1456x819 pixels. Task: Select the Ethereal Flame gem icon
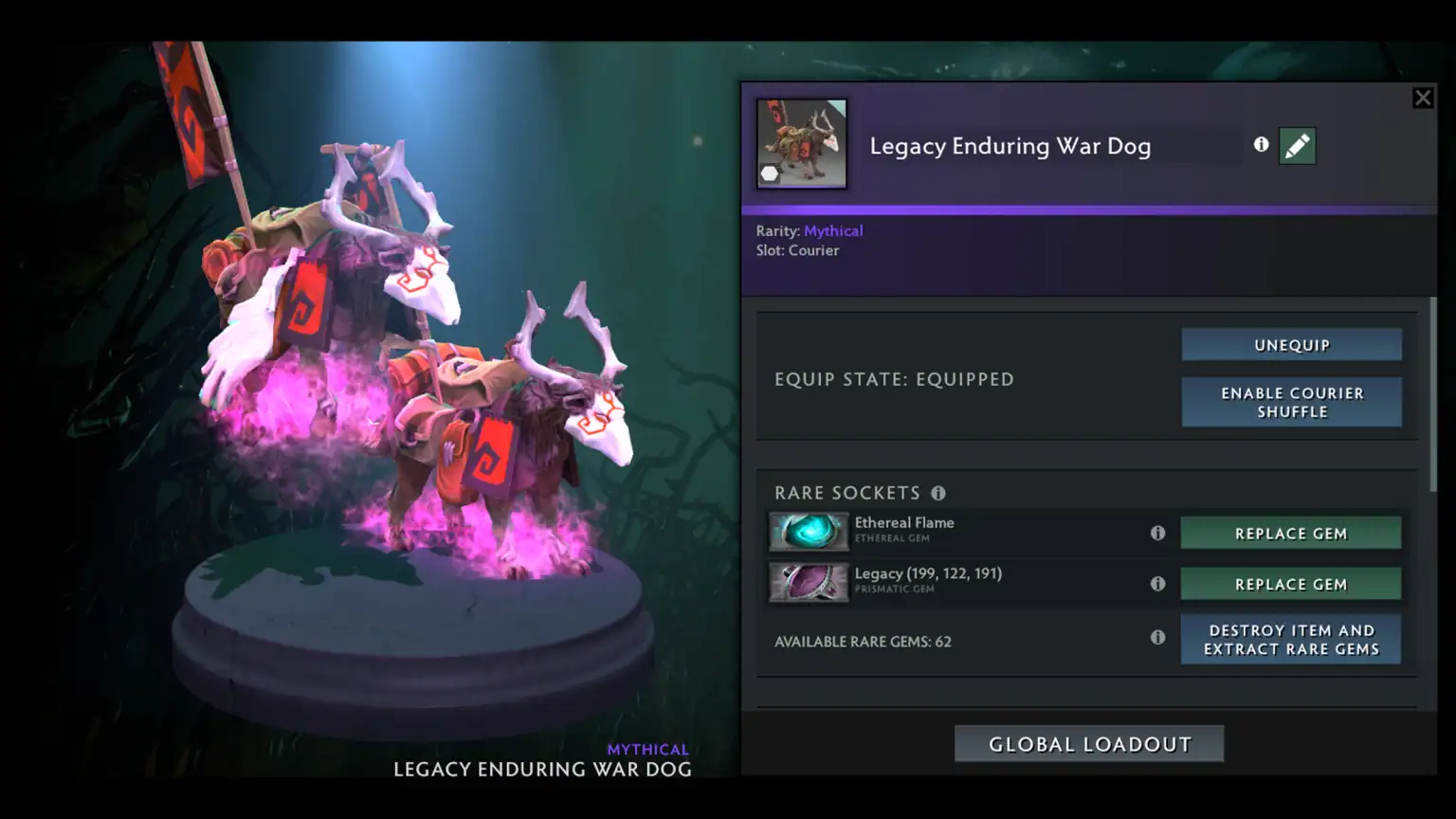pos(810,532)
